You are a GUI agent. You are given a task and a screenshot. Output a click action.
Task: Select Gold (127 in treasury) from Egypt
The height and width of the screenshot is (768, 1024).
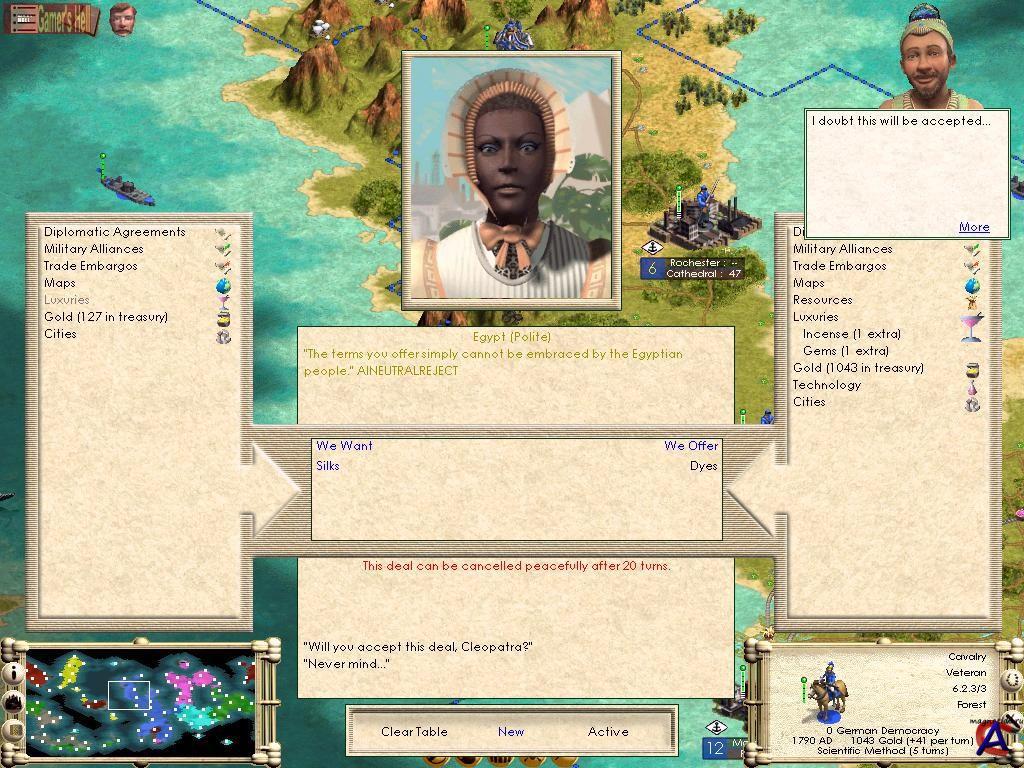tap(106, 317)
